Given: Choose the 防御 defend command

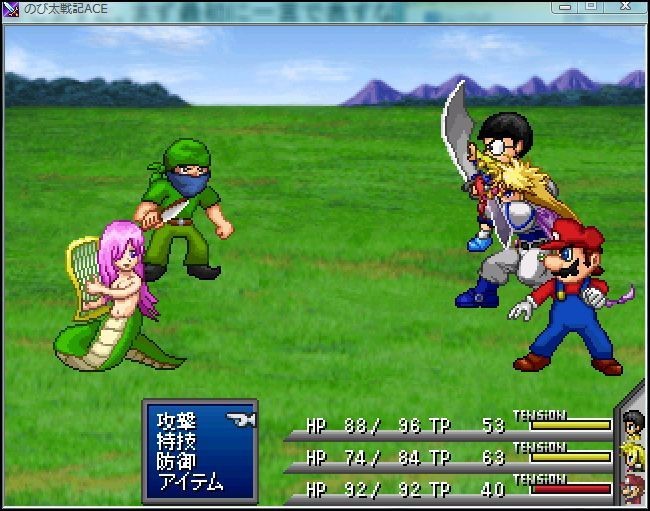Looking at the screenshot, I should (x=176, y=461).
